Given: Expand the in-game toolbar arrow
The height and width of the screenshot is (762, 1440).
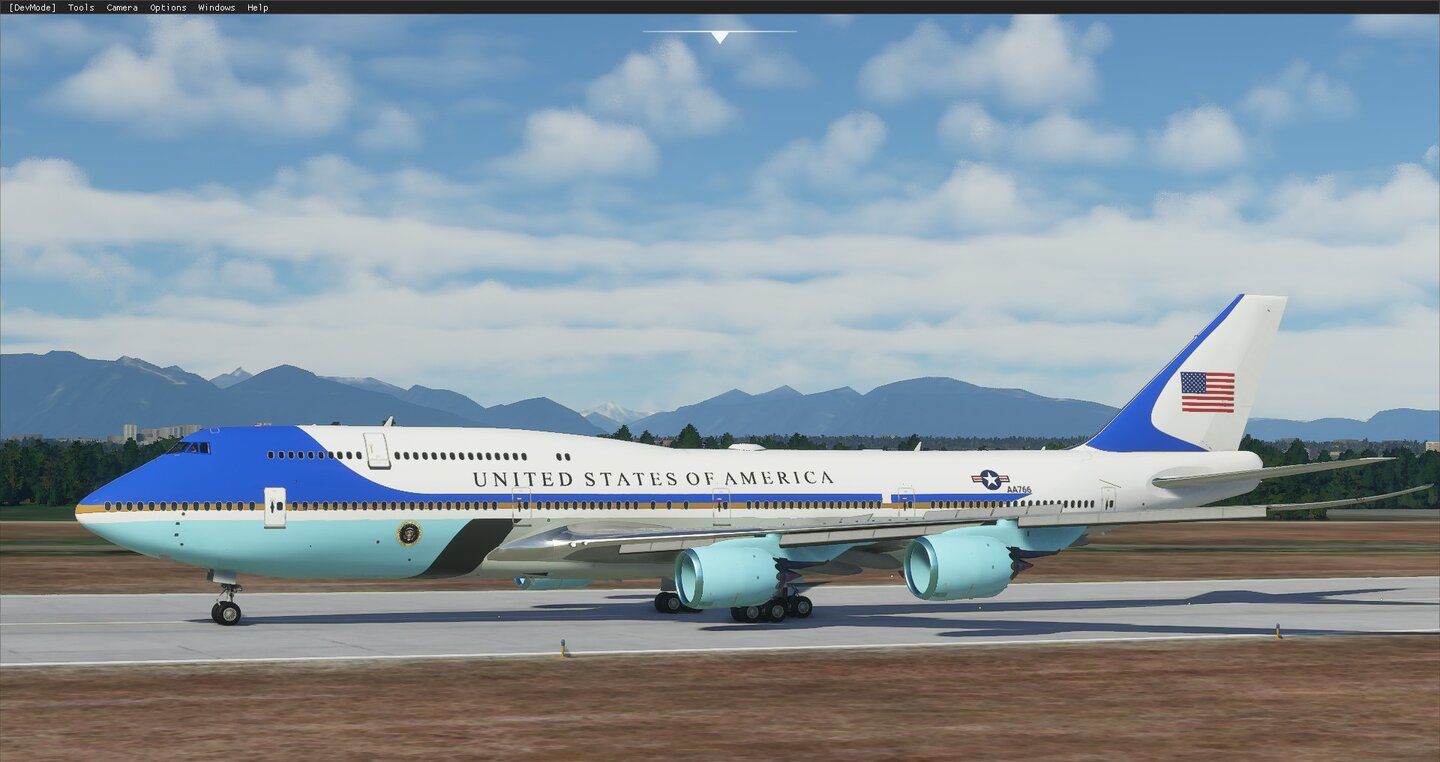Looking at the screenshot, I should [x=718, y=36].
